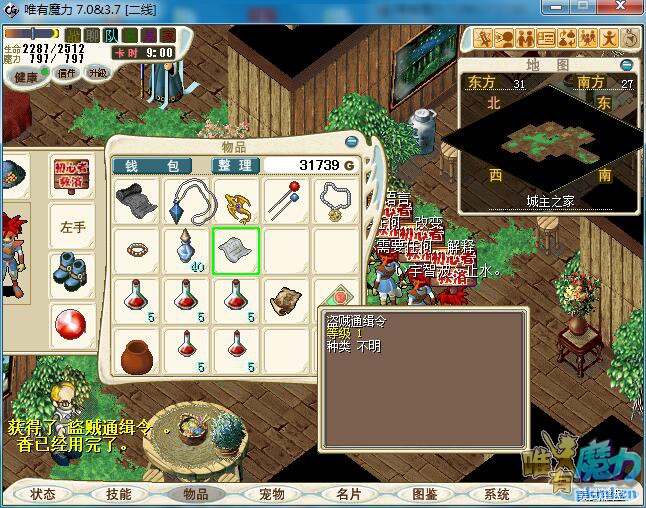The height and width of the screenshot is (508, 646).
Task: Select the golden dragon ornament item
Action: click(x=236, y=201)
